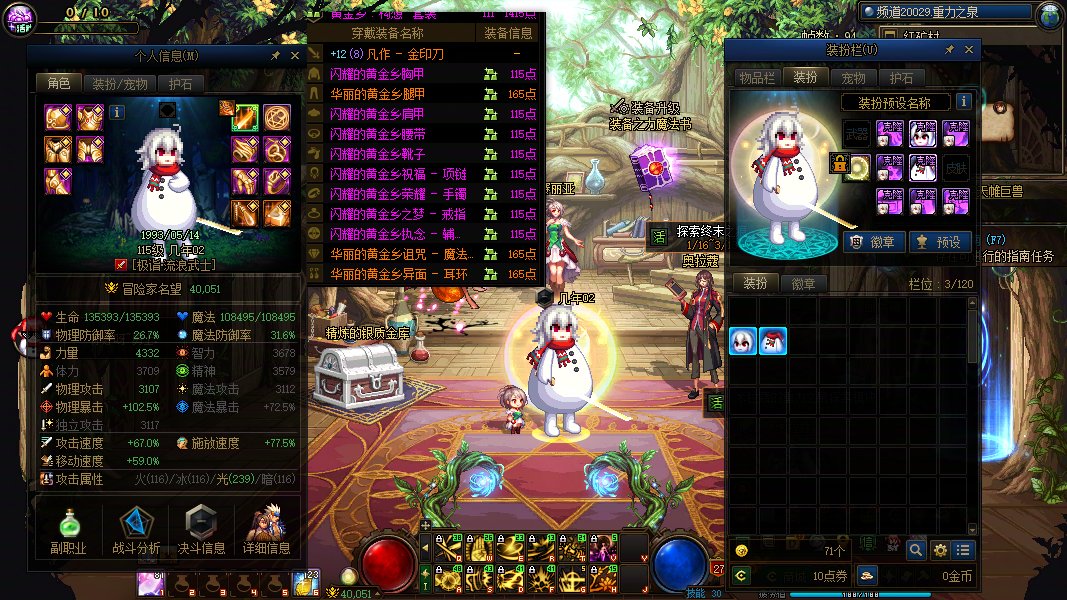Click the 徽章 emblem button
This screenshot has width=1067, height=600.
click(x=874, y=241)
